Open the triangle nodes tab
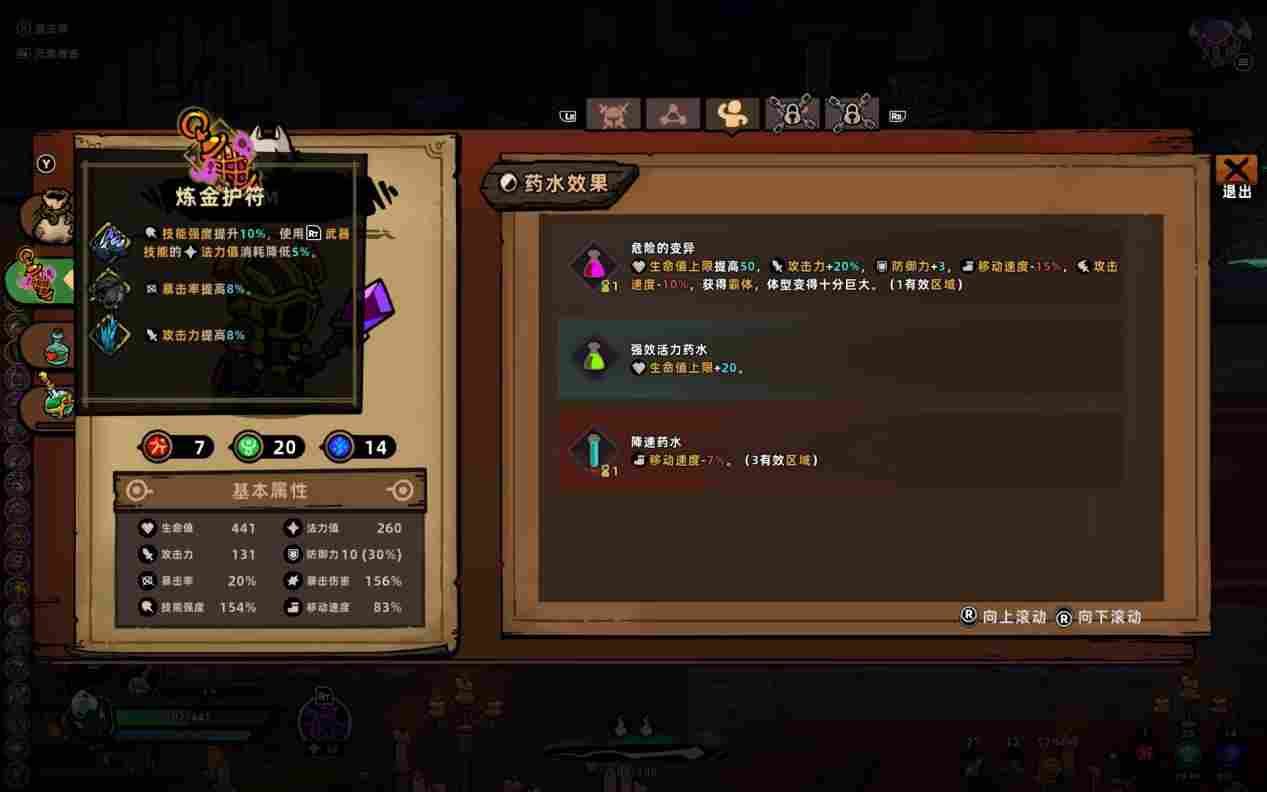1267x792 pixels. tap(673, 114)
